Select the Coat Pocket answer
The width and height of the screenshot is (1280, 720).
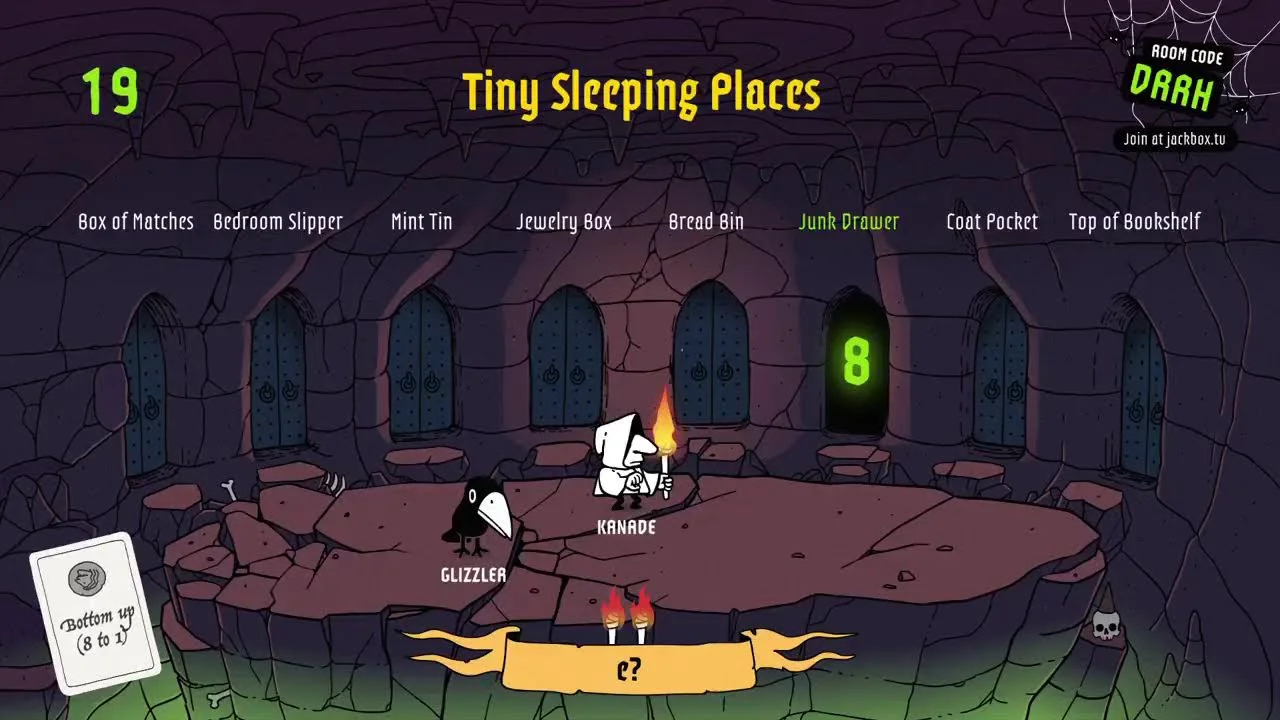click(992, 222)
